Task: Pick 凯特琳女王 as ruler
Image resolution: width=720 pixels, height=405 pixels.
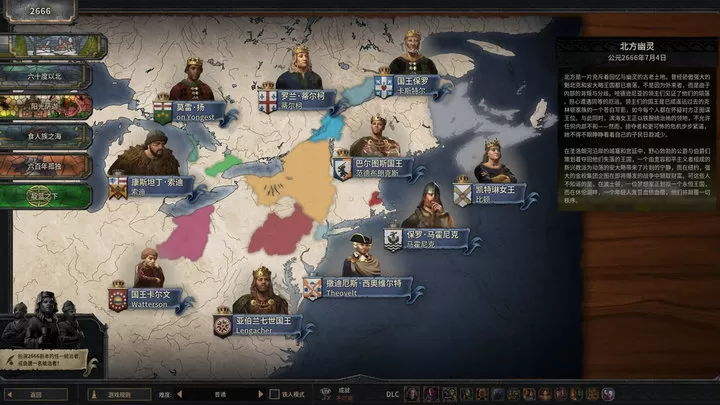Action: pyautogui.click(x=492, y=190)
